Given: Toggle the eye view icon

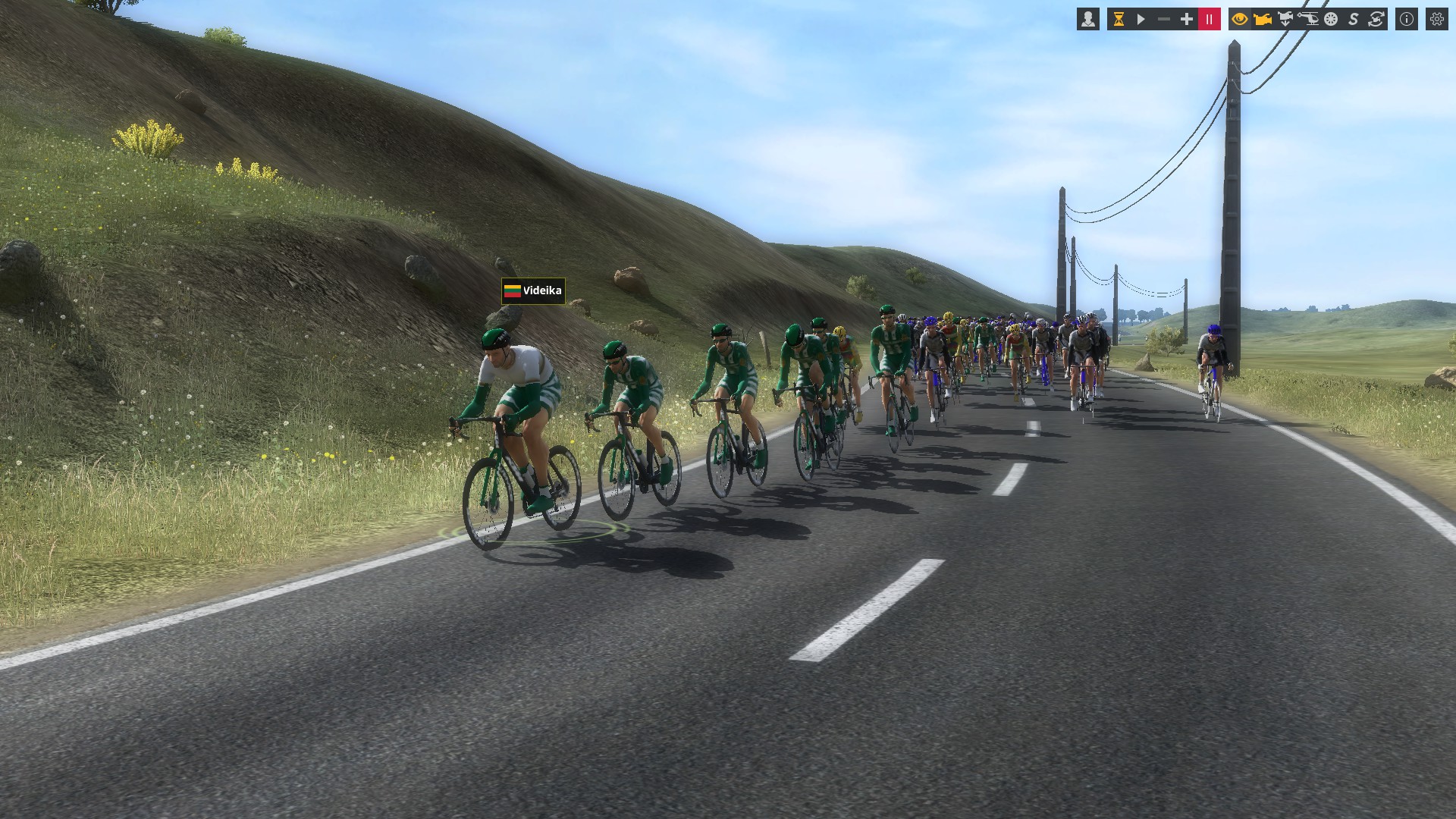Looking at the screenshot, I should 1240,20.
